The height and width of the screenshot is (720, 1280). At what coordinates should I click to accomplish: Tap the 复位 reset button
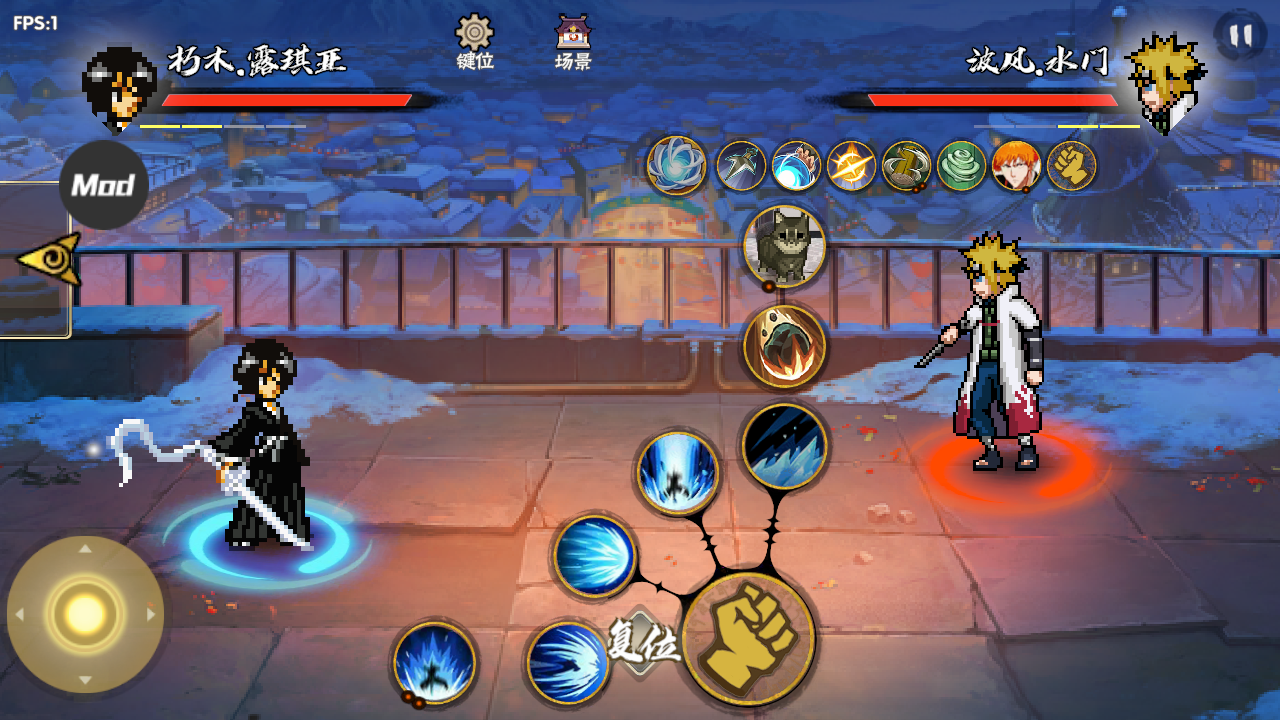click(x=643, y=643)
